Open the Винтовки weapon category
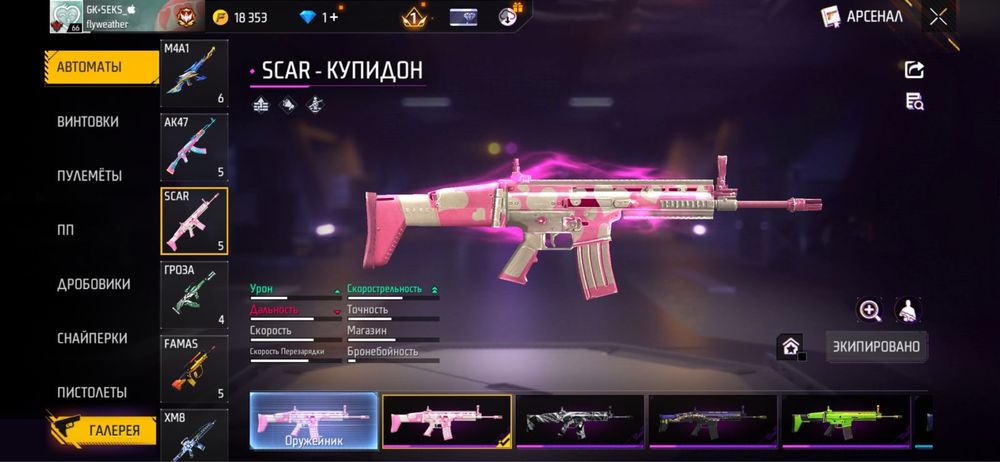Viewport: 1000px width, 462px height. tap(88, 121)
